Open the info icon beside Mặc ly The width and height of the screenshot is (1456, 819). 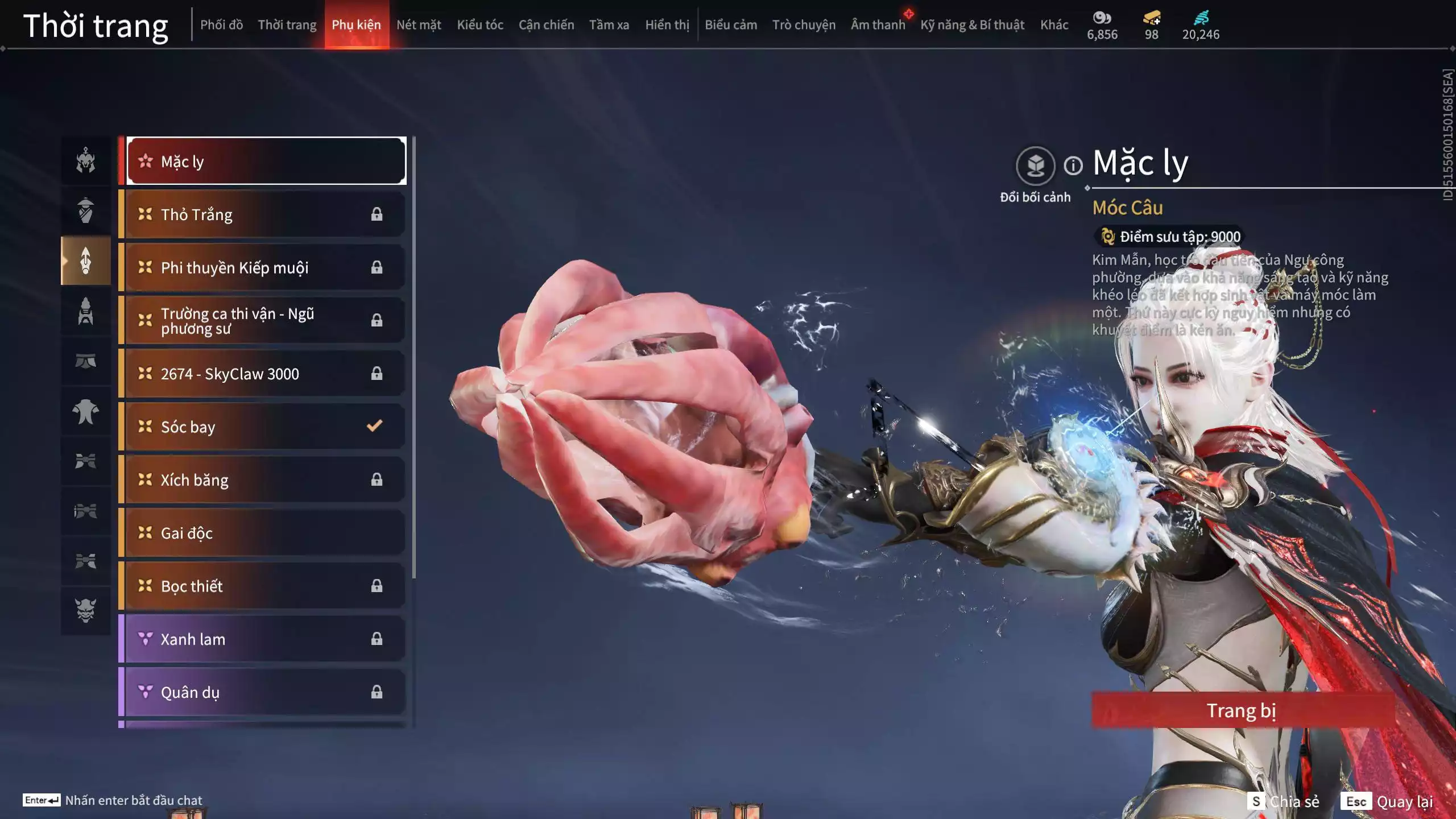pos(1073,166)
